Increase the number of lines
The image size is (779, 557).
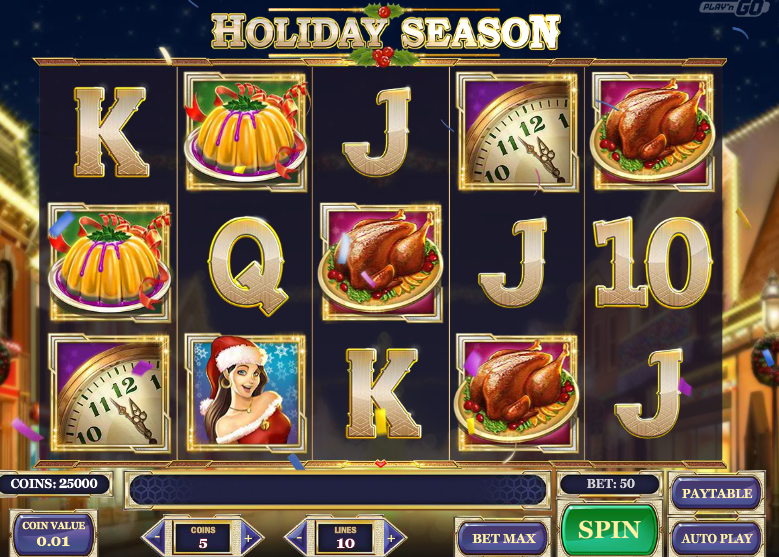(x=393, y=536)
